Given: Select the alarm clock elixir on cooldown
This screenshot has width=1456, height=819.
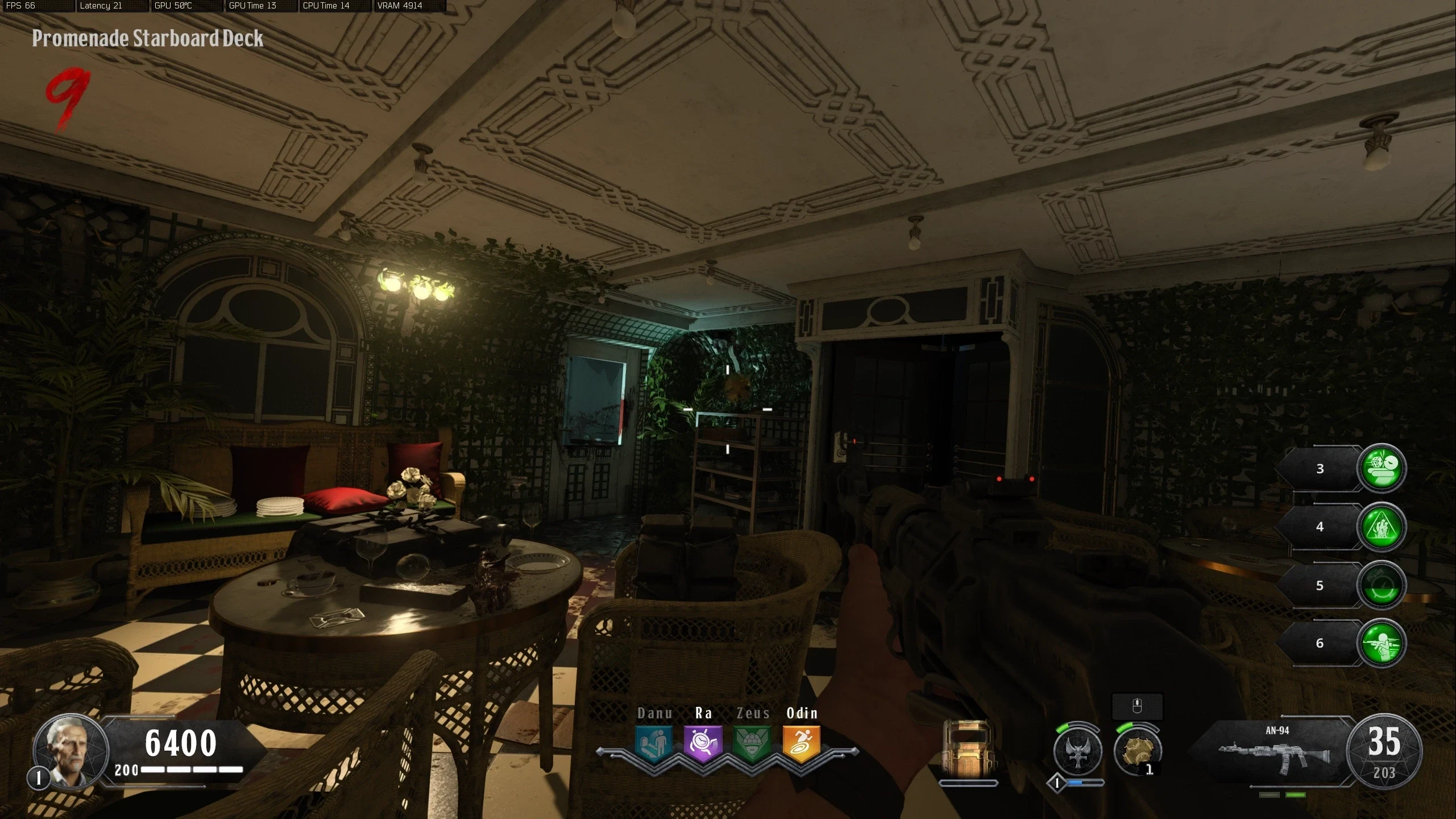Looking at the screenshot, I should pos(1382,586).
